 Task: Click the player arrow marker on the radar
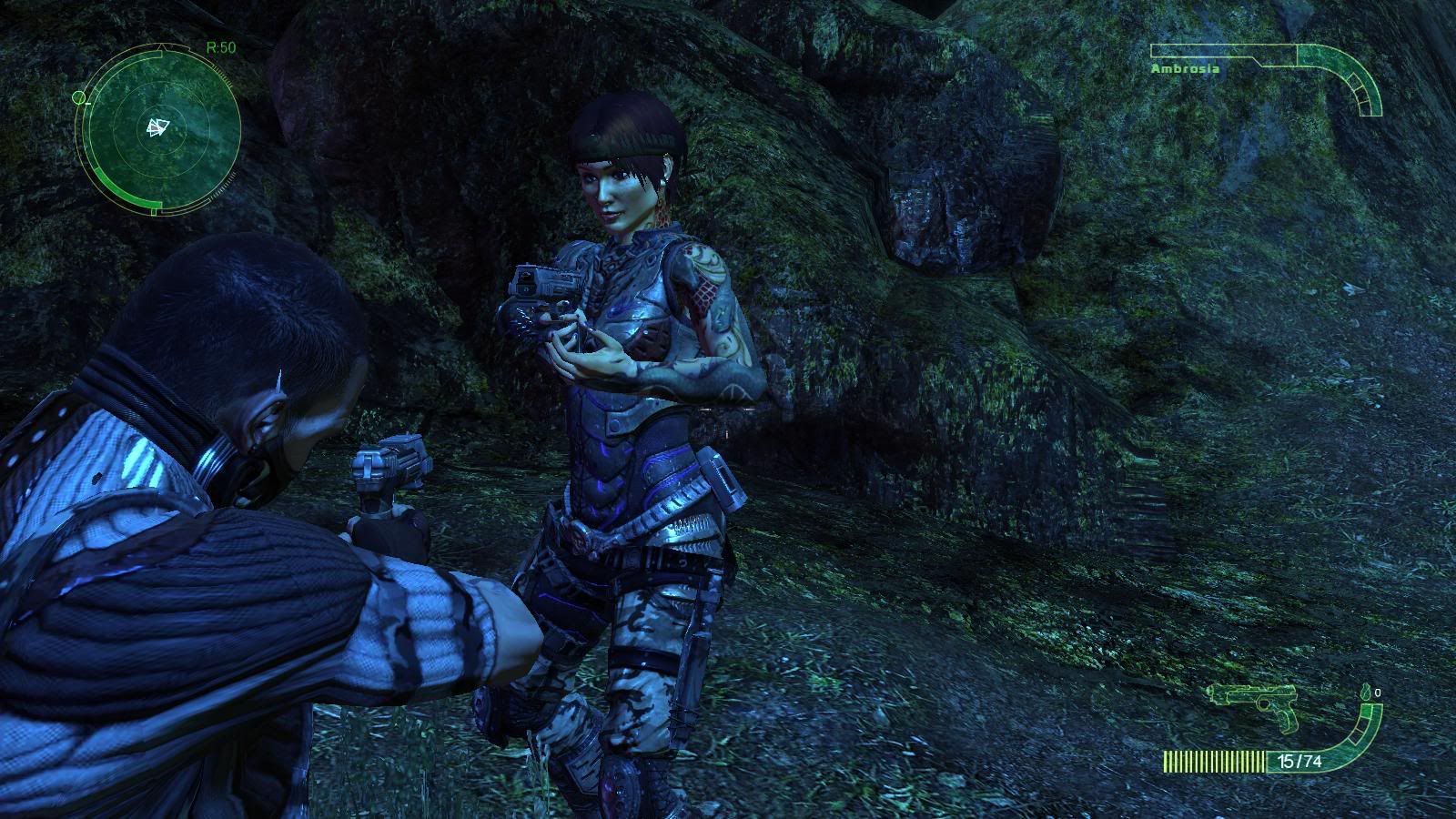coord(157,128)
